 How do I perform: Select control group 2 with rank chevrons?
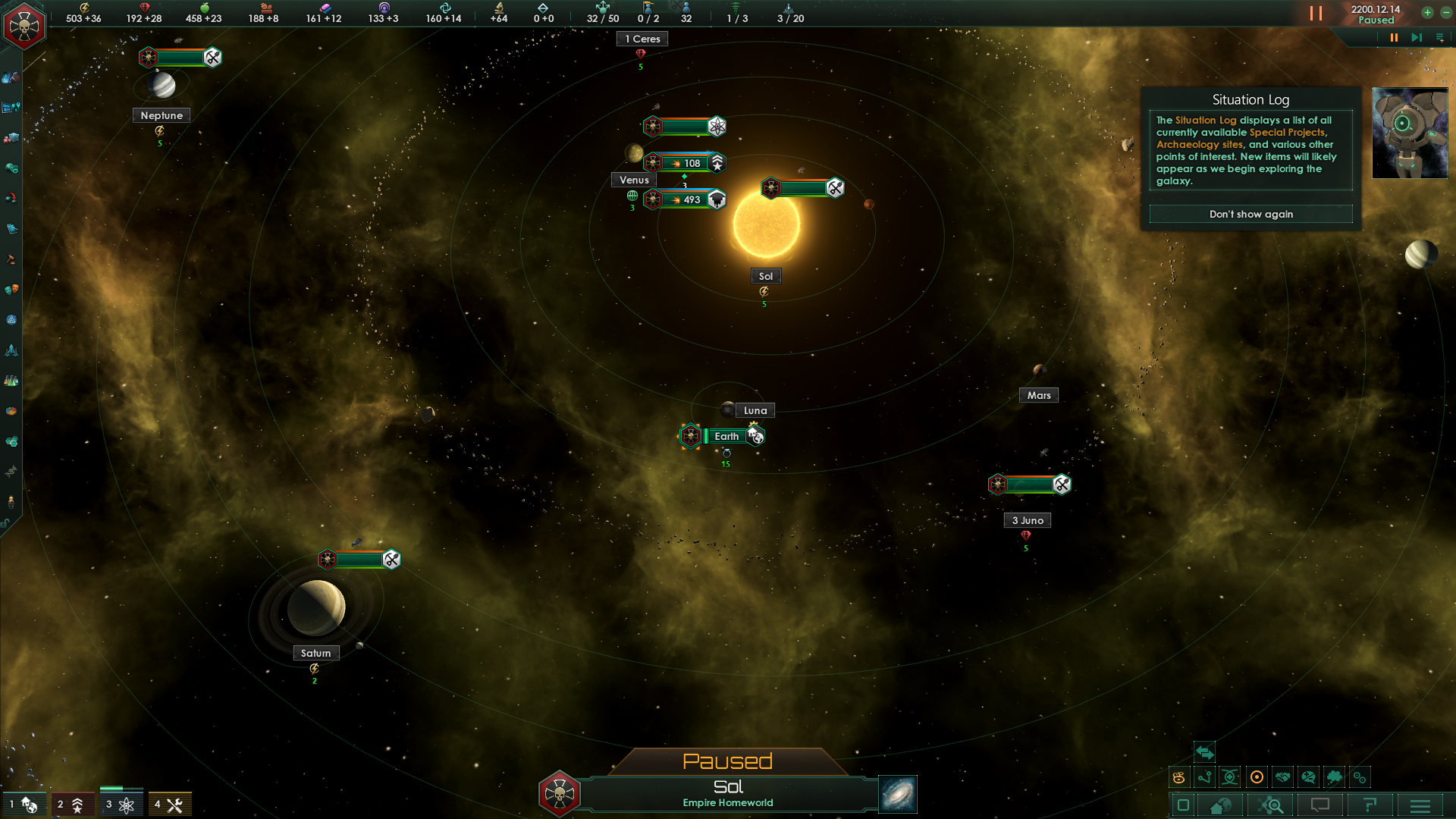[x=72, y=805]
